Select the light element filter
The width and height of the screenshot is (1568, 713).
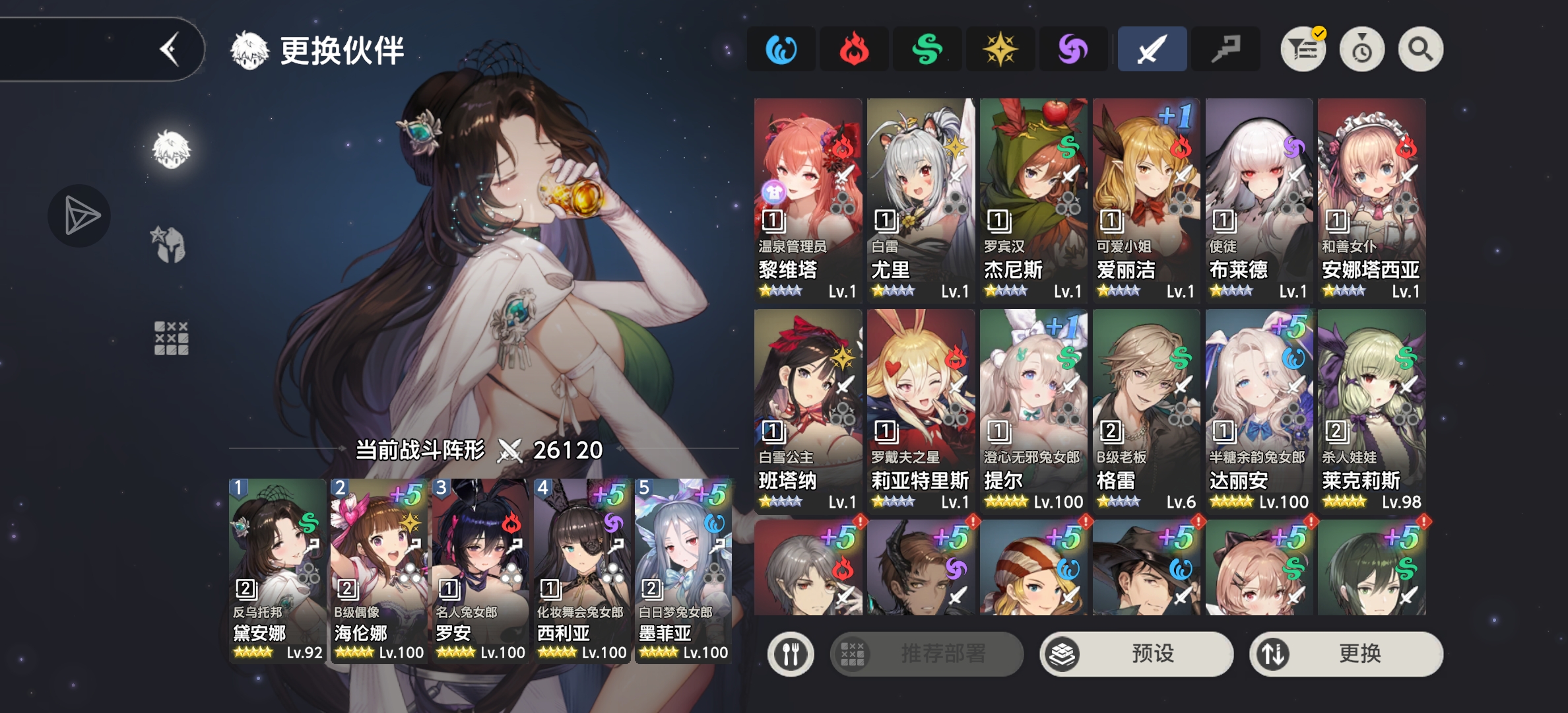tap(1000, 50)
